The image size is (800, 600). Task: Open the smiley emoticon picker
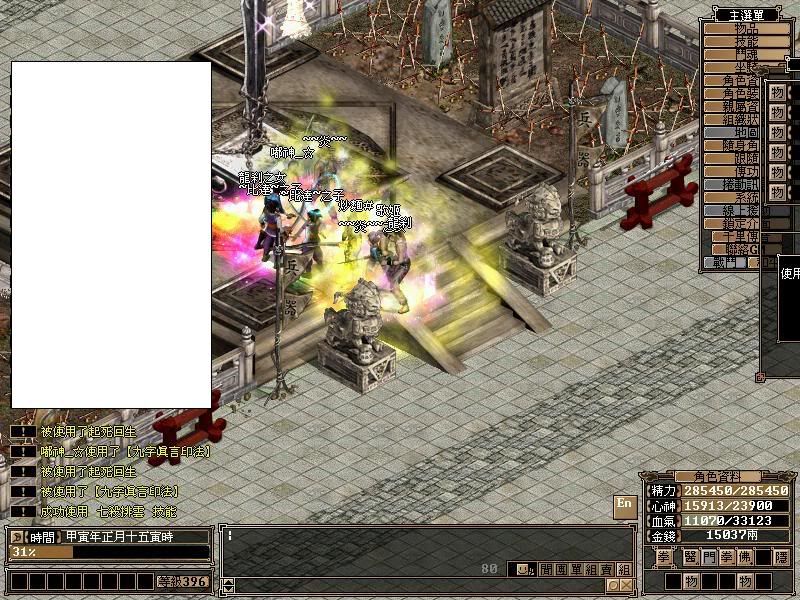coord(521,569)
